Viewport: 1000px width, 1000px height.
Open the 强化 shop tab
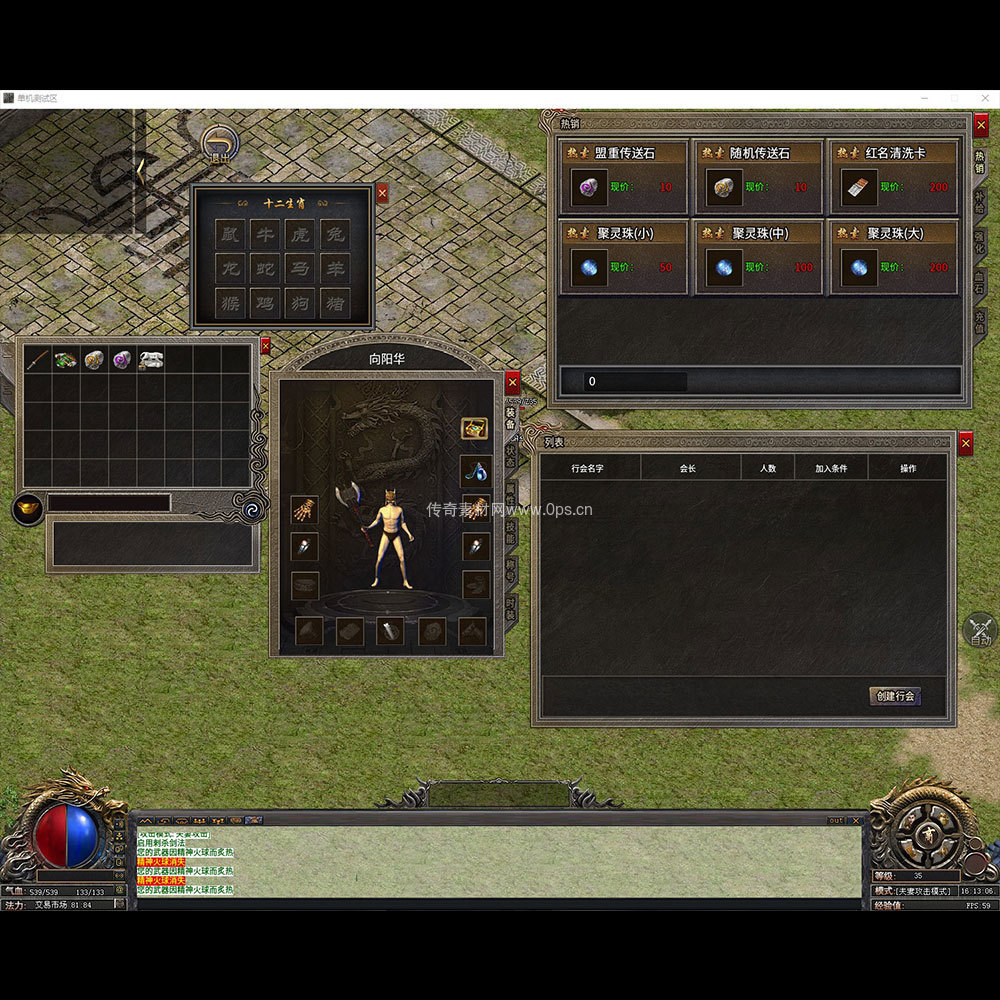click(979, 243)
